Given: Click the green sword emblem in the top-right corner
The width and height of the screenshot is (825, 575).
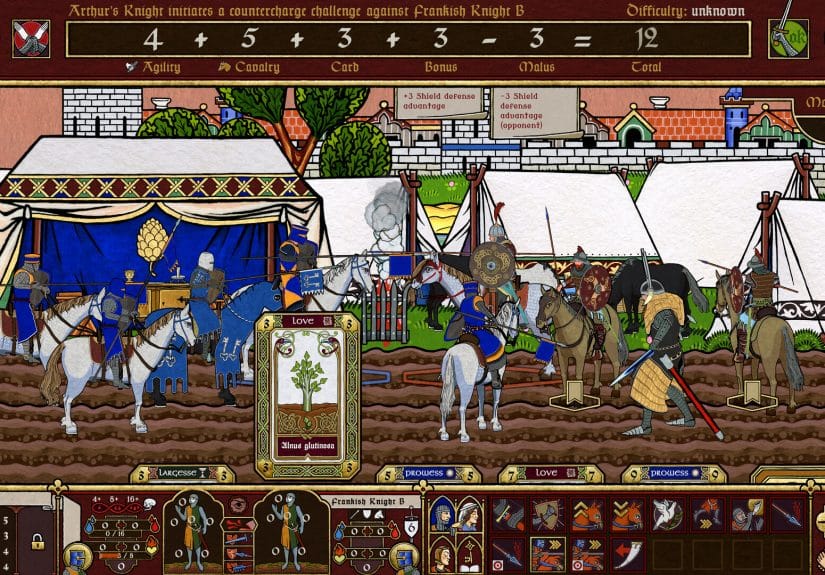Looking at the screenshot, I should coord(788,38).
